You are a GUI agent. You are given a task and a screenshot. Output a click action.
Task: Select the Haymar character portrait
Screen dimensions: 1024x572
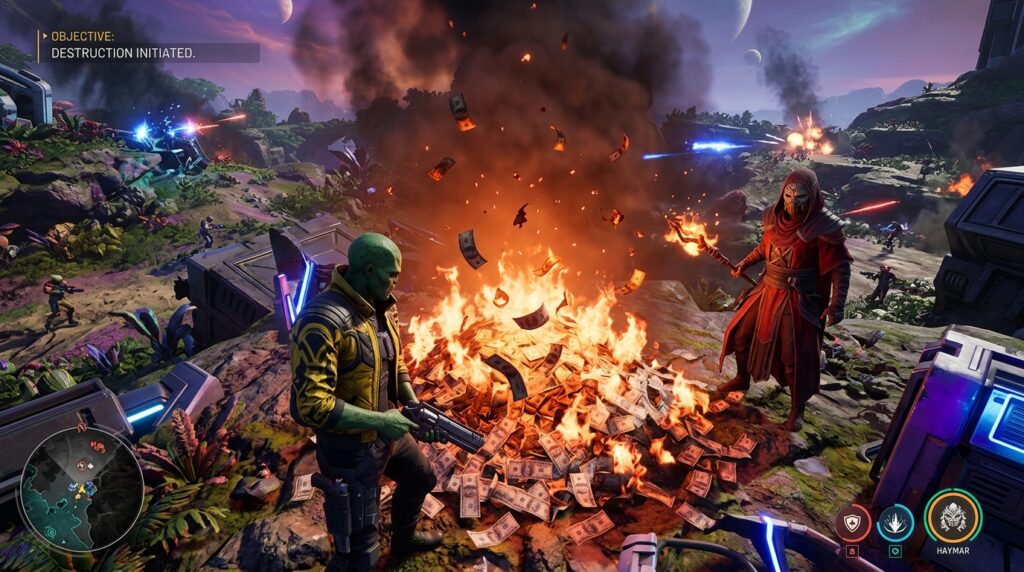click(952, 516)
